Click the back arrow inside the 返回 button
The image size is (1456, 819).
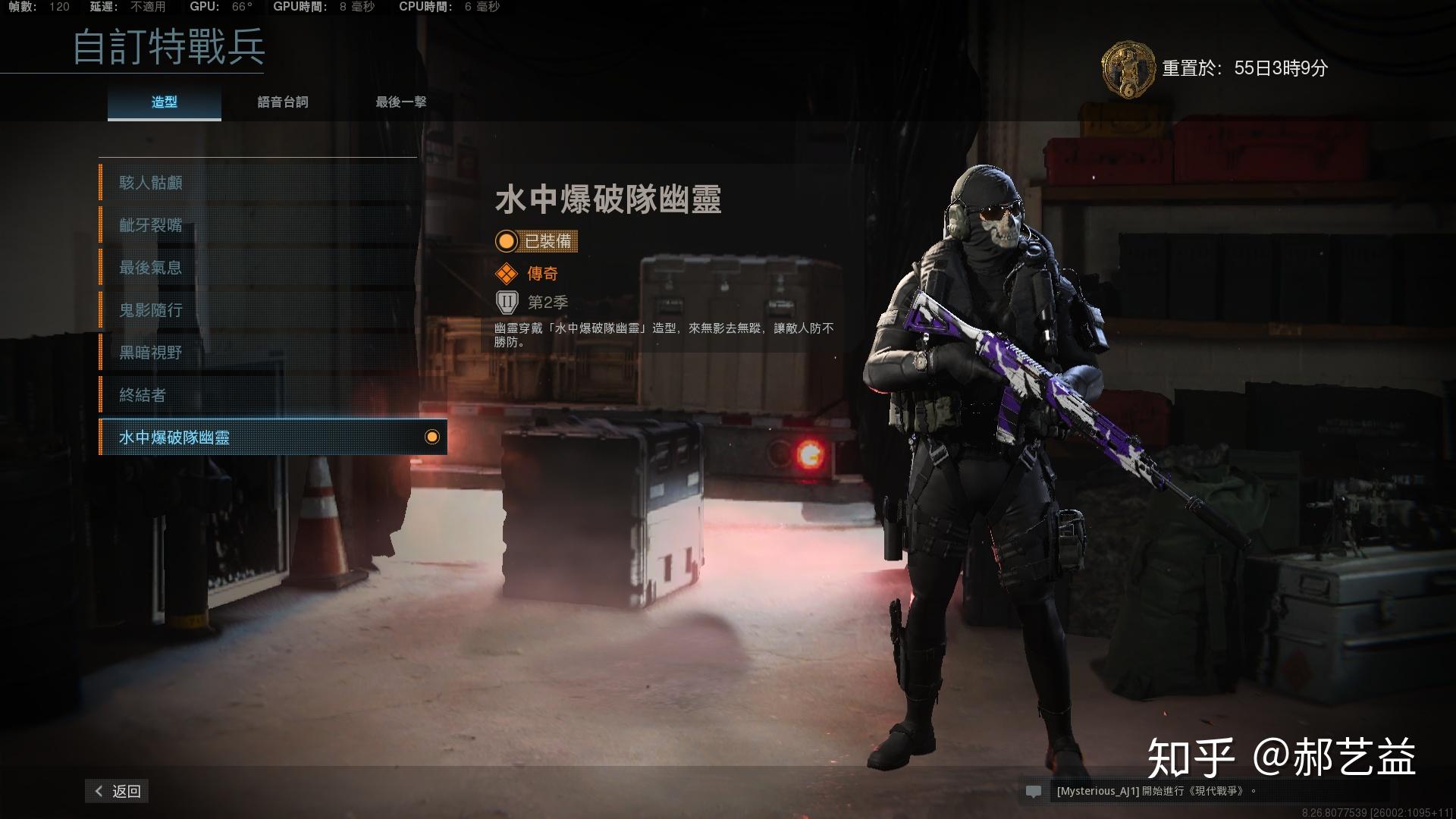pyautogui.click(x=98, y=790)
